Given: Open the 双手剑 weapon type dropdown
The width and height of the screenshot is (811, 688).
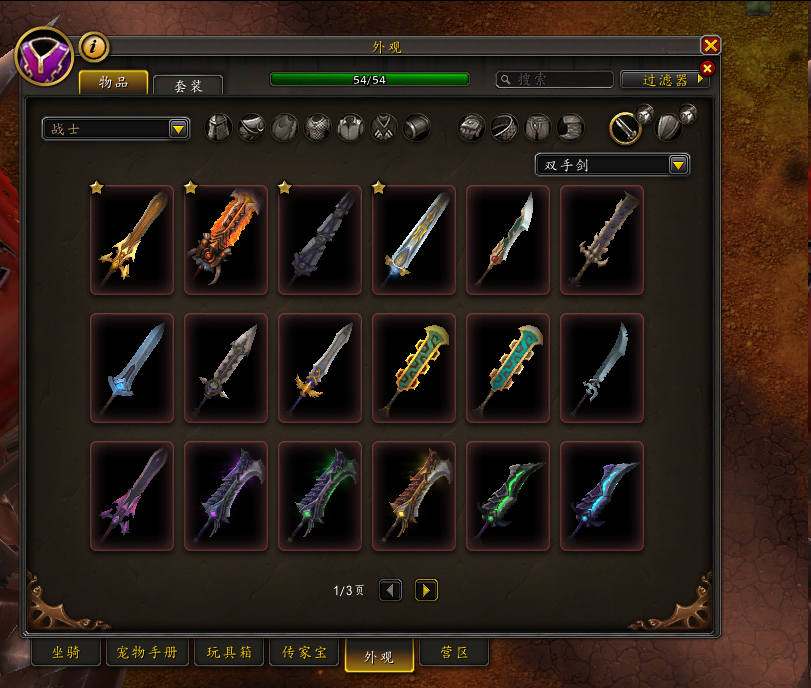Looking at the screenshot, I should pyautogui.click(x=612, y=165).
